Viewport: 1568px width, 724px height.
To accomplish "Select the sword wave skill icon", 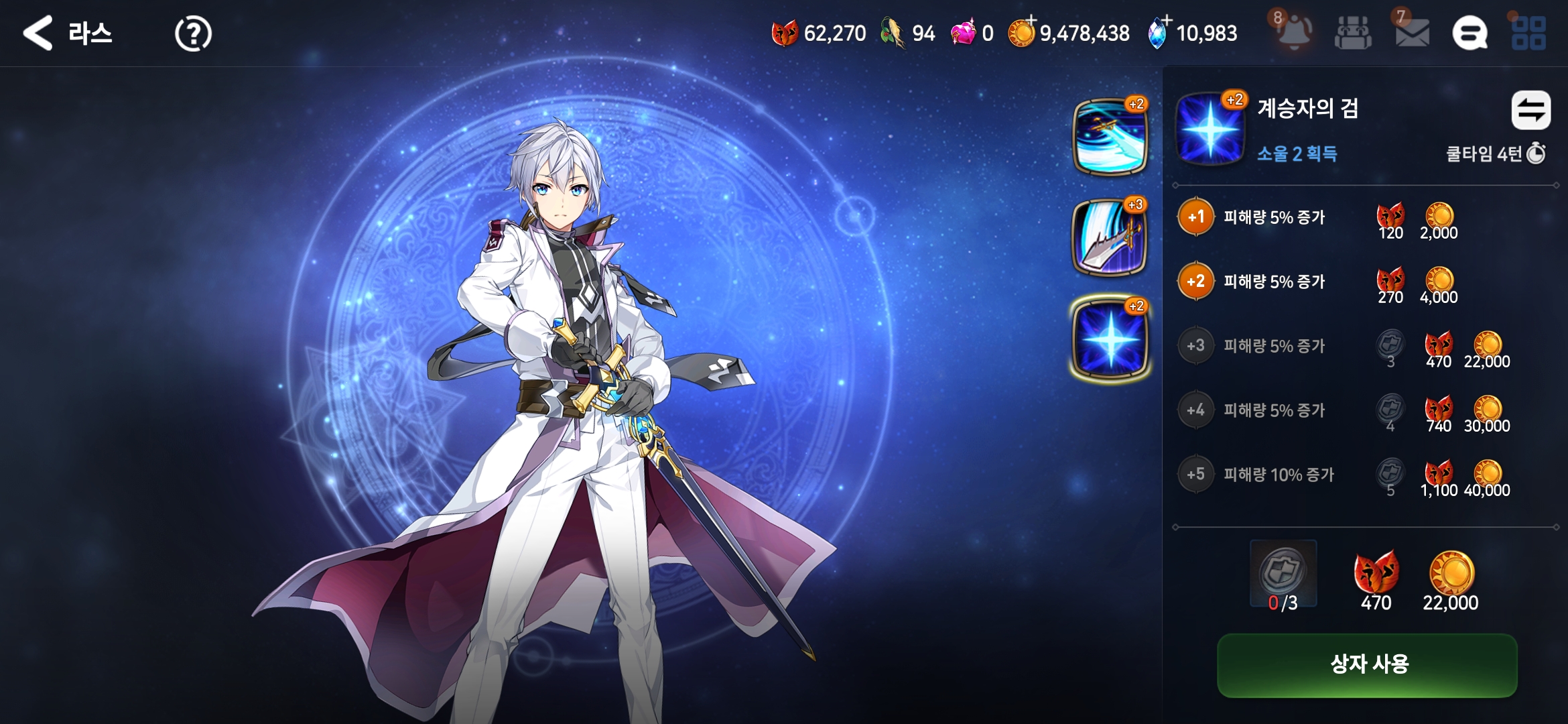I will pos(1110,136).
